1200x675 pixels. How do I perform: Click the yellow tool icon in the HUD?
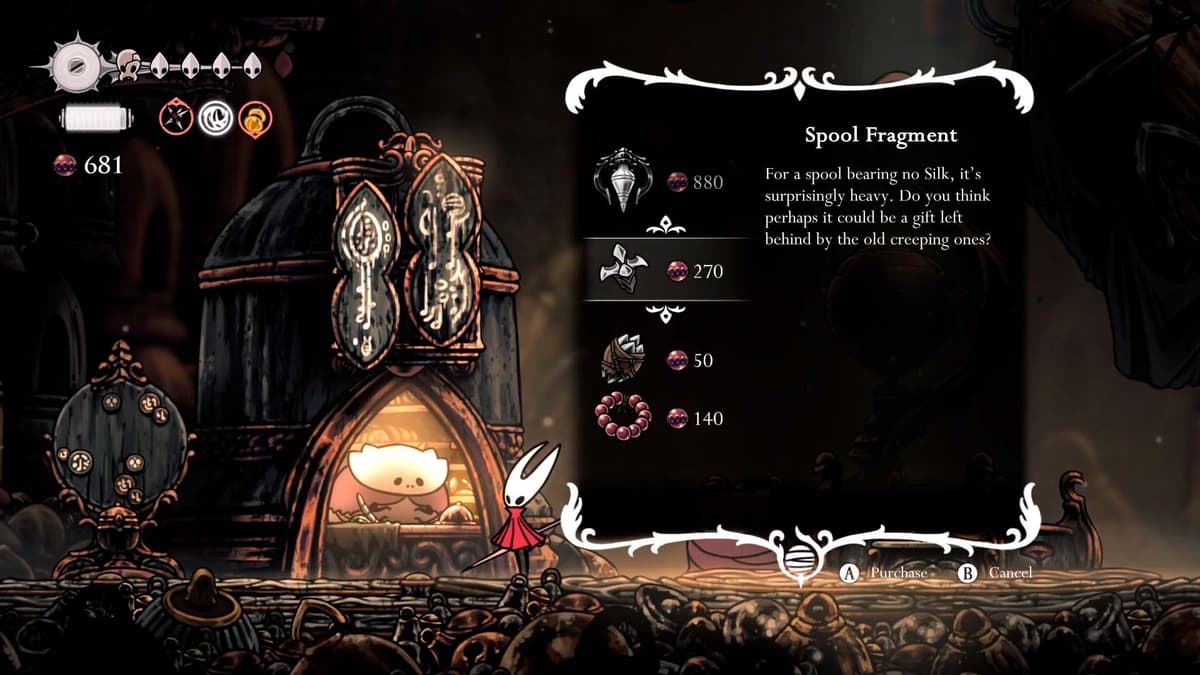(x=254, y=121)
